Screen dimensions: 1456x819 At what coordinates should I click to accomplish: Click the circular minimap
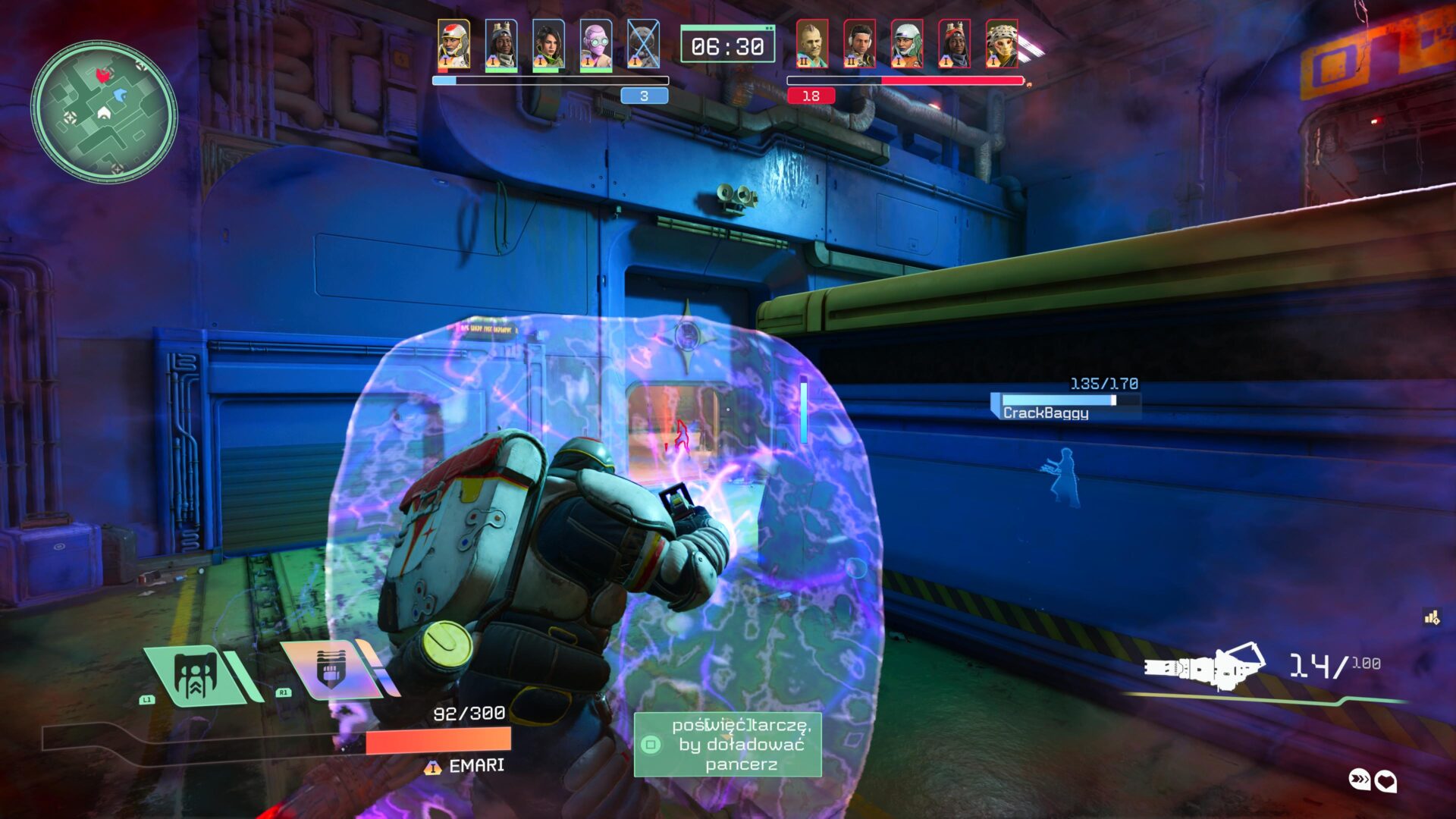[x=104, y=111]
